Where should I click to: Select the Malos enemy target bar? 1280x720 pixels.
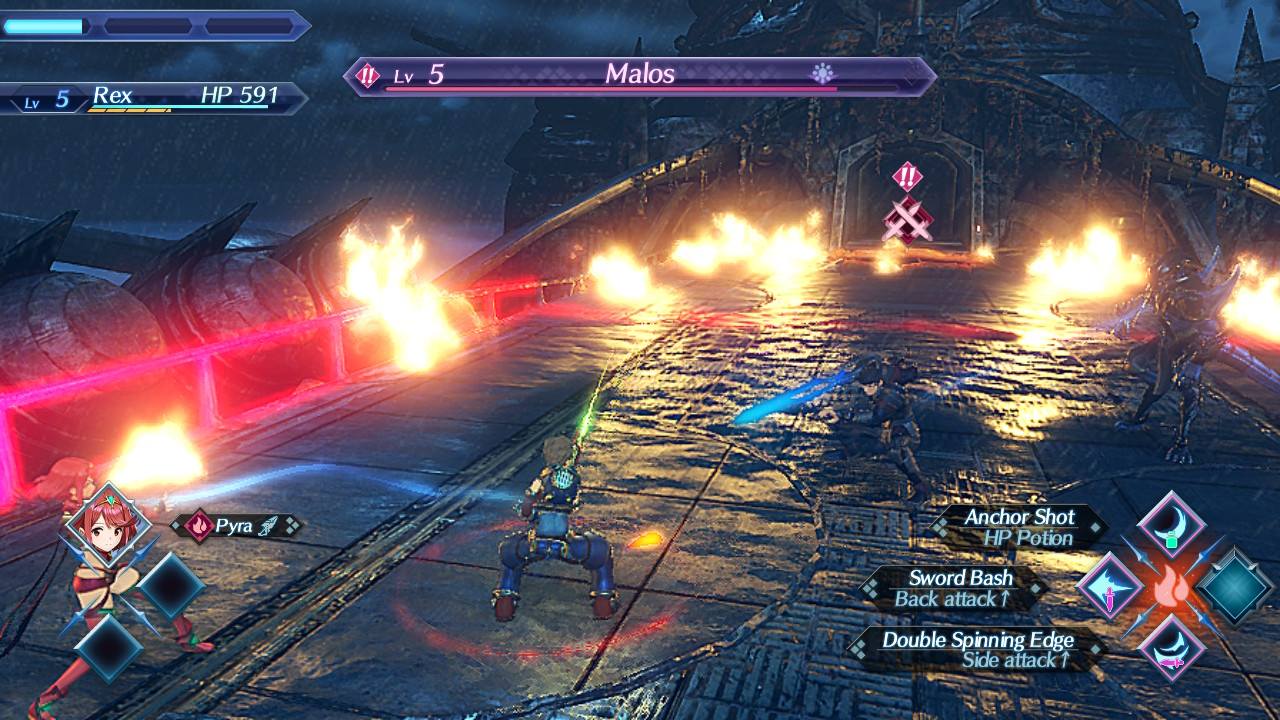click(x=640, y=76)
